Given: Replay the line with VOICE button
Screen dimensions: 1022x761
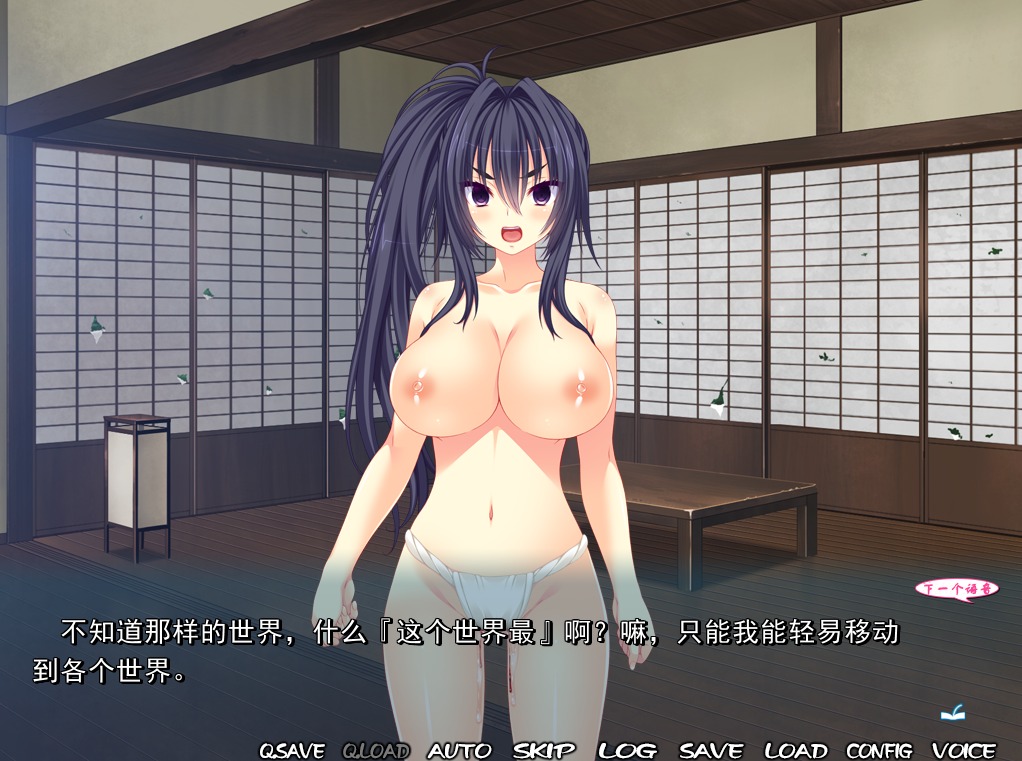Looking at the screenshot, I should click(x=964, y=750).
